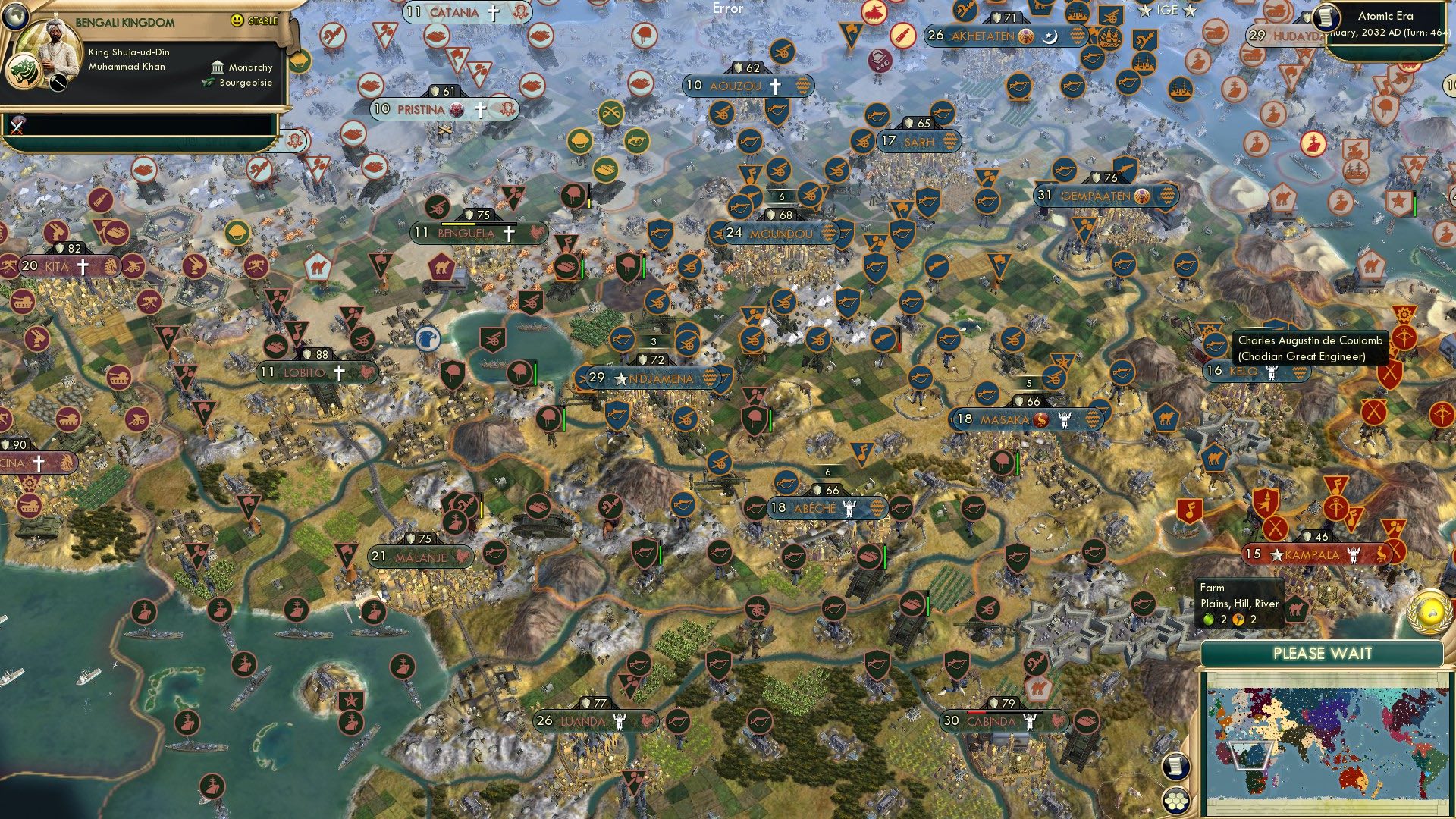Click the viewport rectangle on the minimap
The height and width of the screenshot is (819, 1456).
[1250, 756]
